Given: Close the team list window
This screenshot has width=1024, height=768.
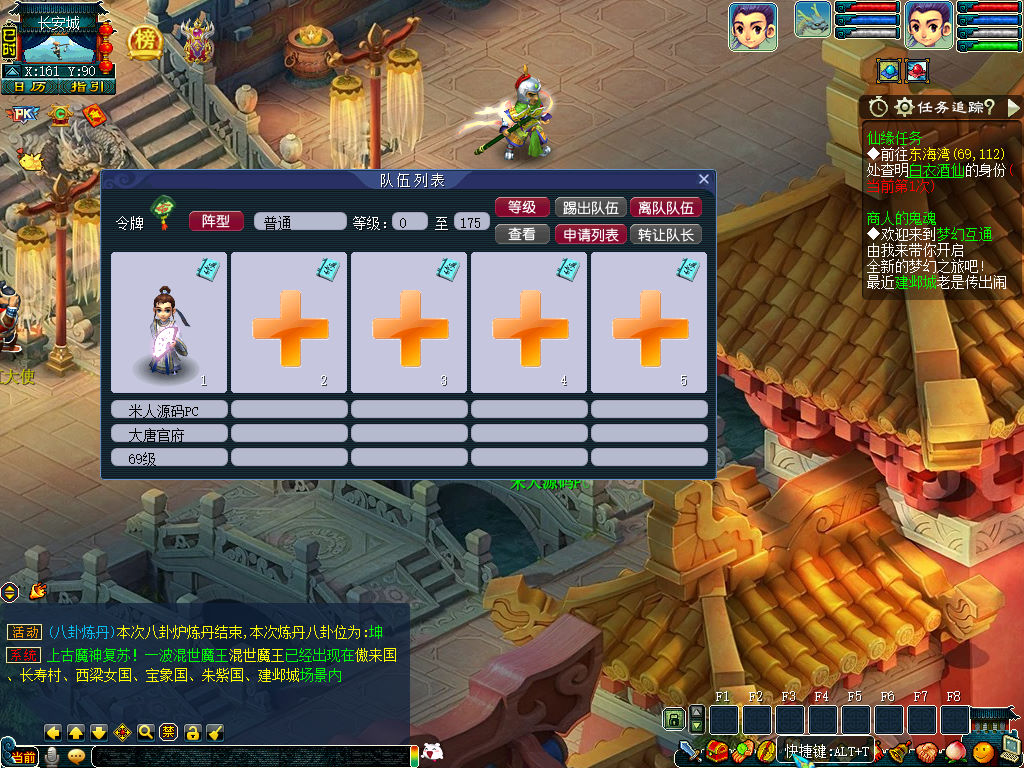Looking at the screenshot, I should [x=704, y=180].
